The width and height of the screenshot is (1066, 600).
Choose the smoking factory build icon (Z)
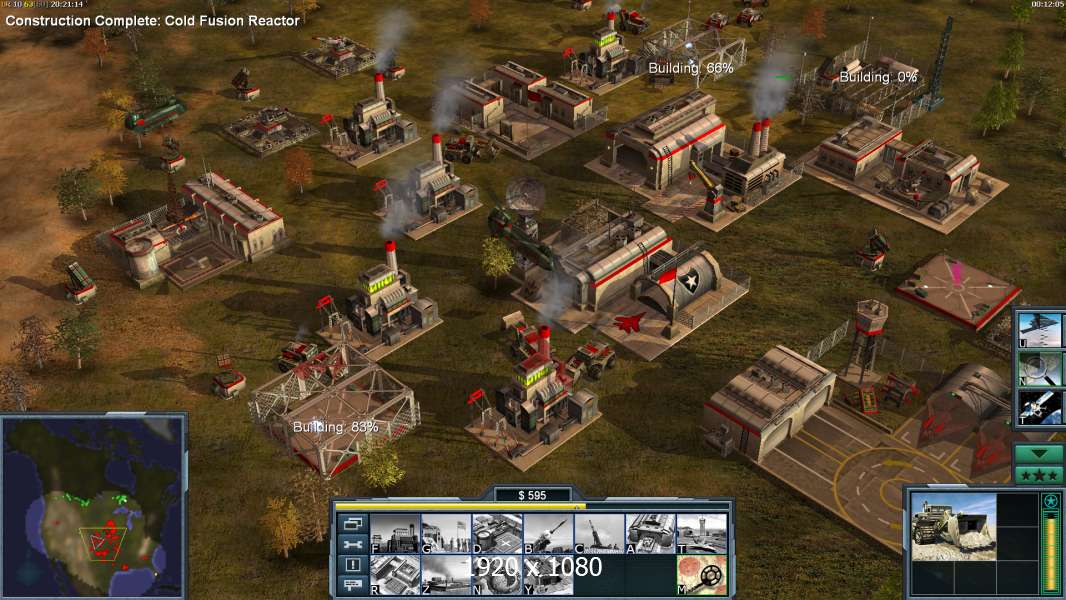[446, 574]
